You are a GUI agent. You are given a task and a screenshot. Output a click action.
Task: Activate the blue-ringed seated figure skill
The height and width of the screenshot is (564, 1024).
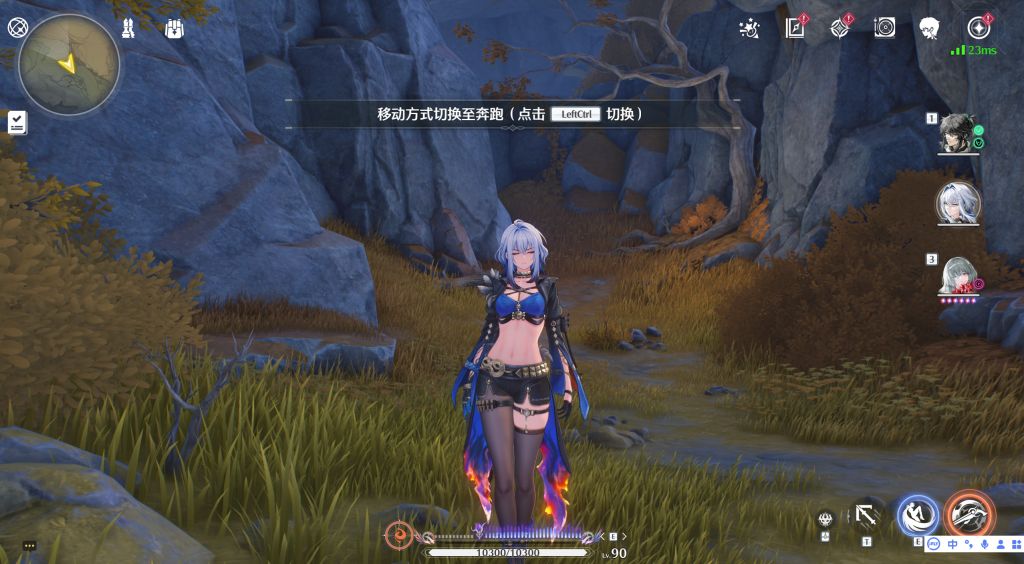(x=917, y=516)
